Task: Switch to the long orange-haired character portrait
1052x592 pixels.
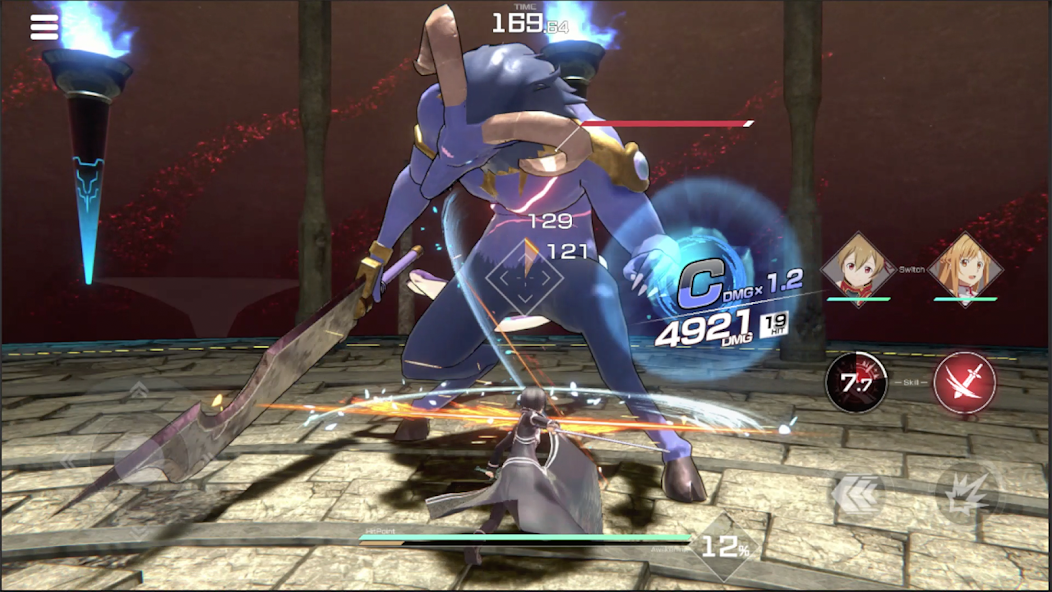Action: [965, 269]
